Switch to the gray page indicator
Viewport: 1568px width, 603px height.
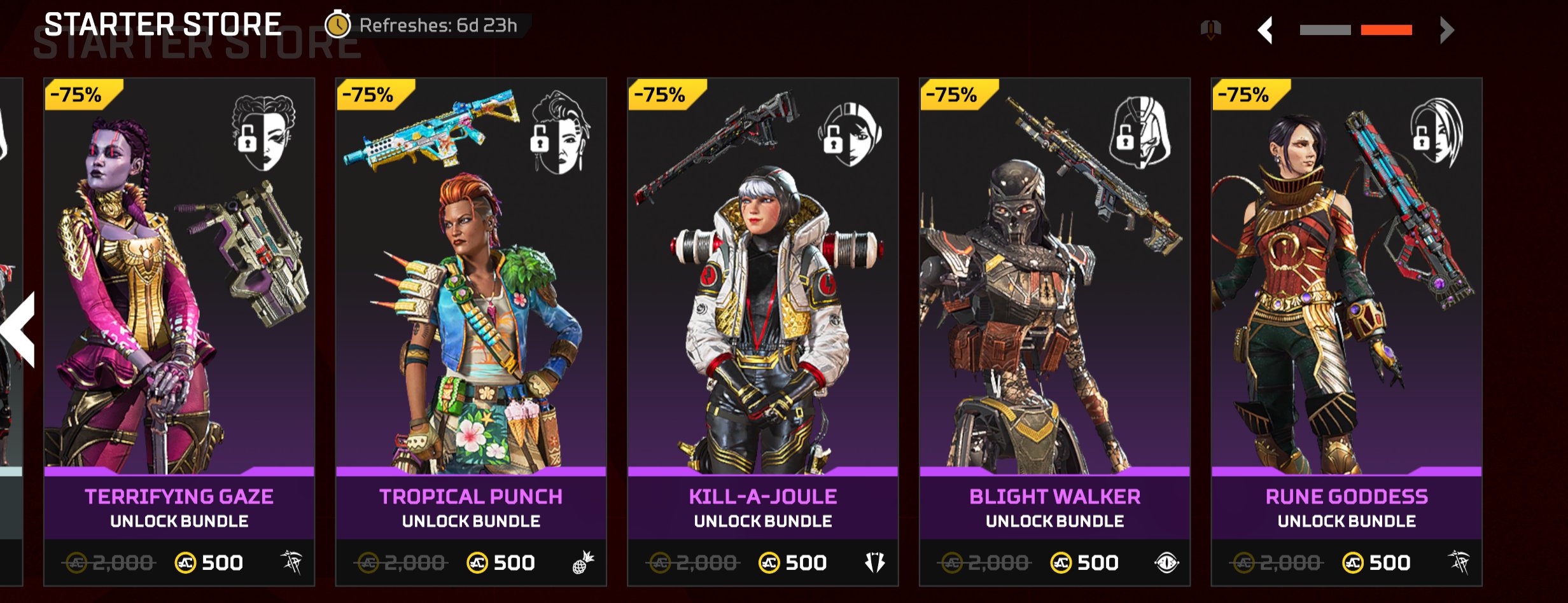click(x=1325, y=30)
